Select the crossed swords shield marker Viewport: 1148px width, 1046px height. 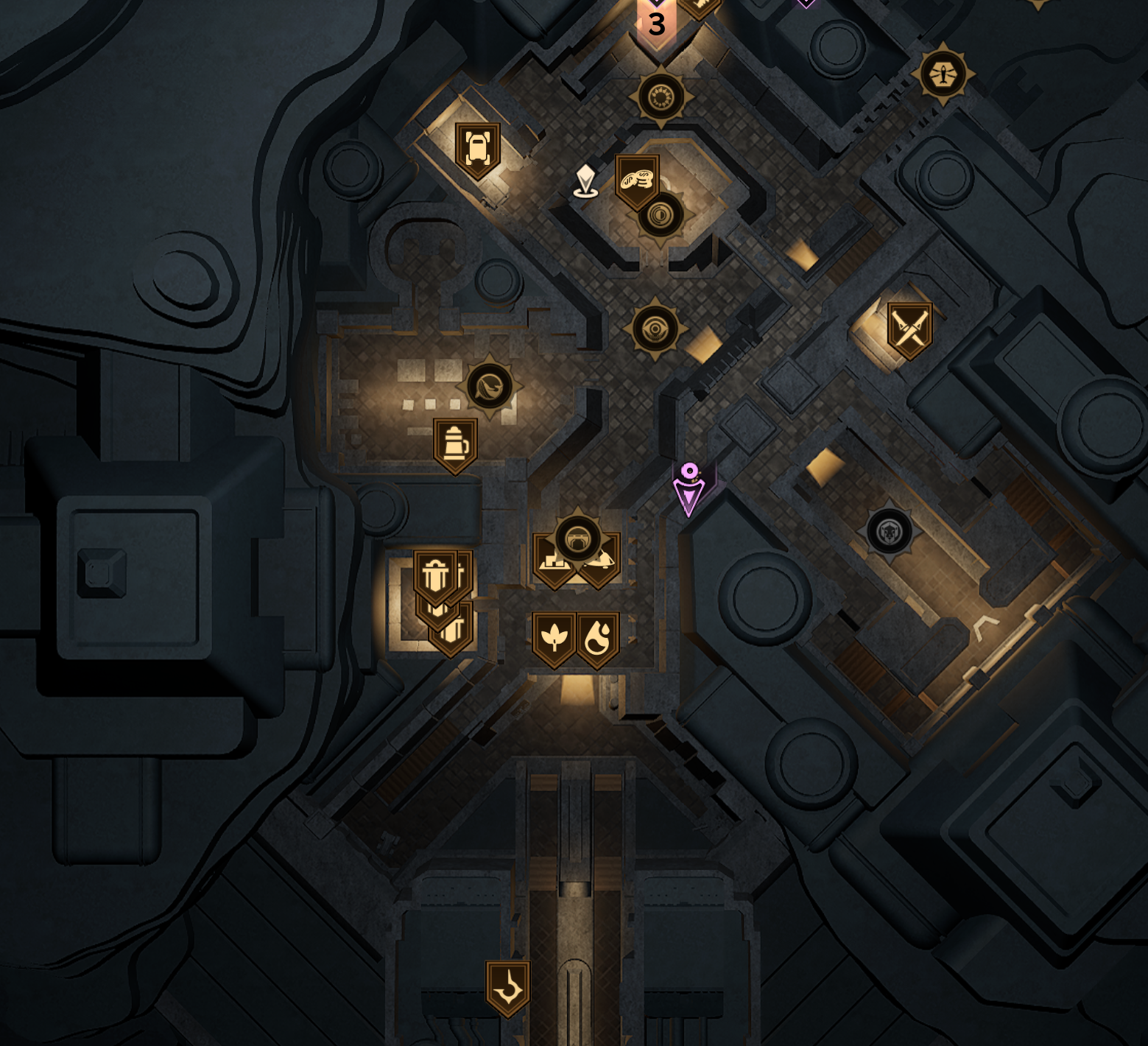point(909,328)
